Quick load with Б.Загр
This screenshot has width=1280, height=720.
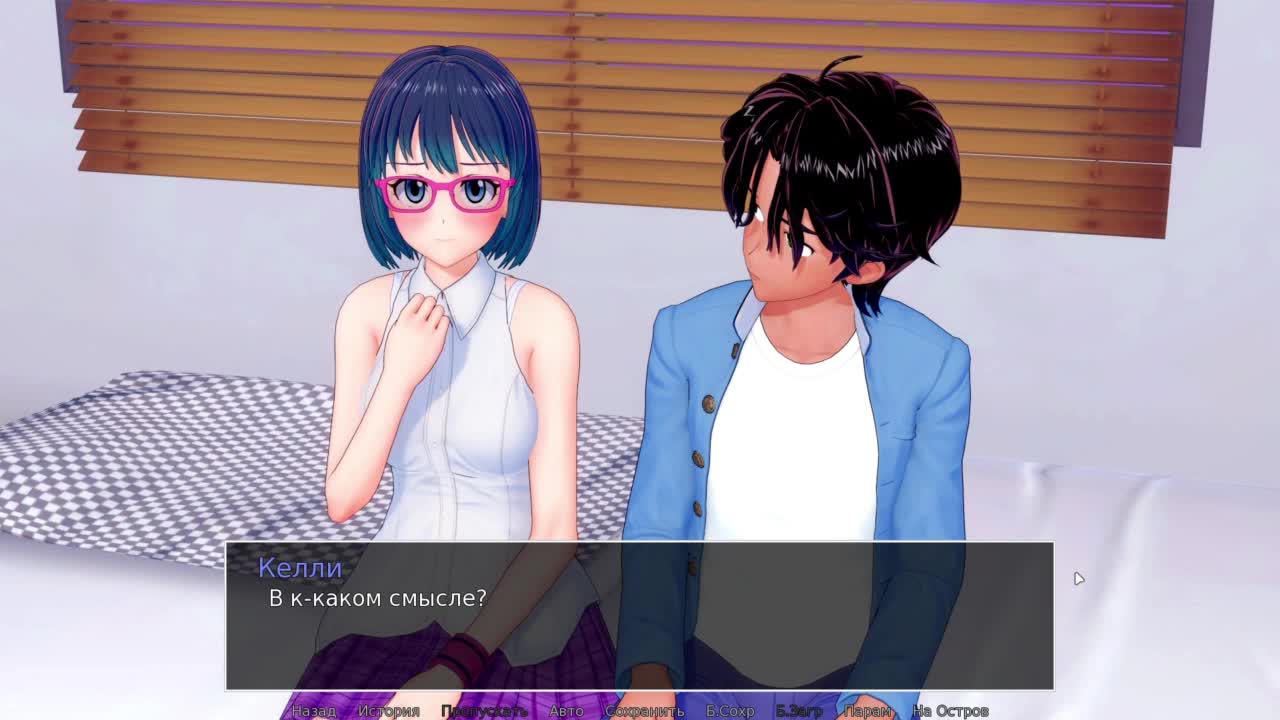tap(799, 711)
